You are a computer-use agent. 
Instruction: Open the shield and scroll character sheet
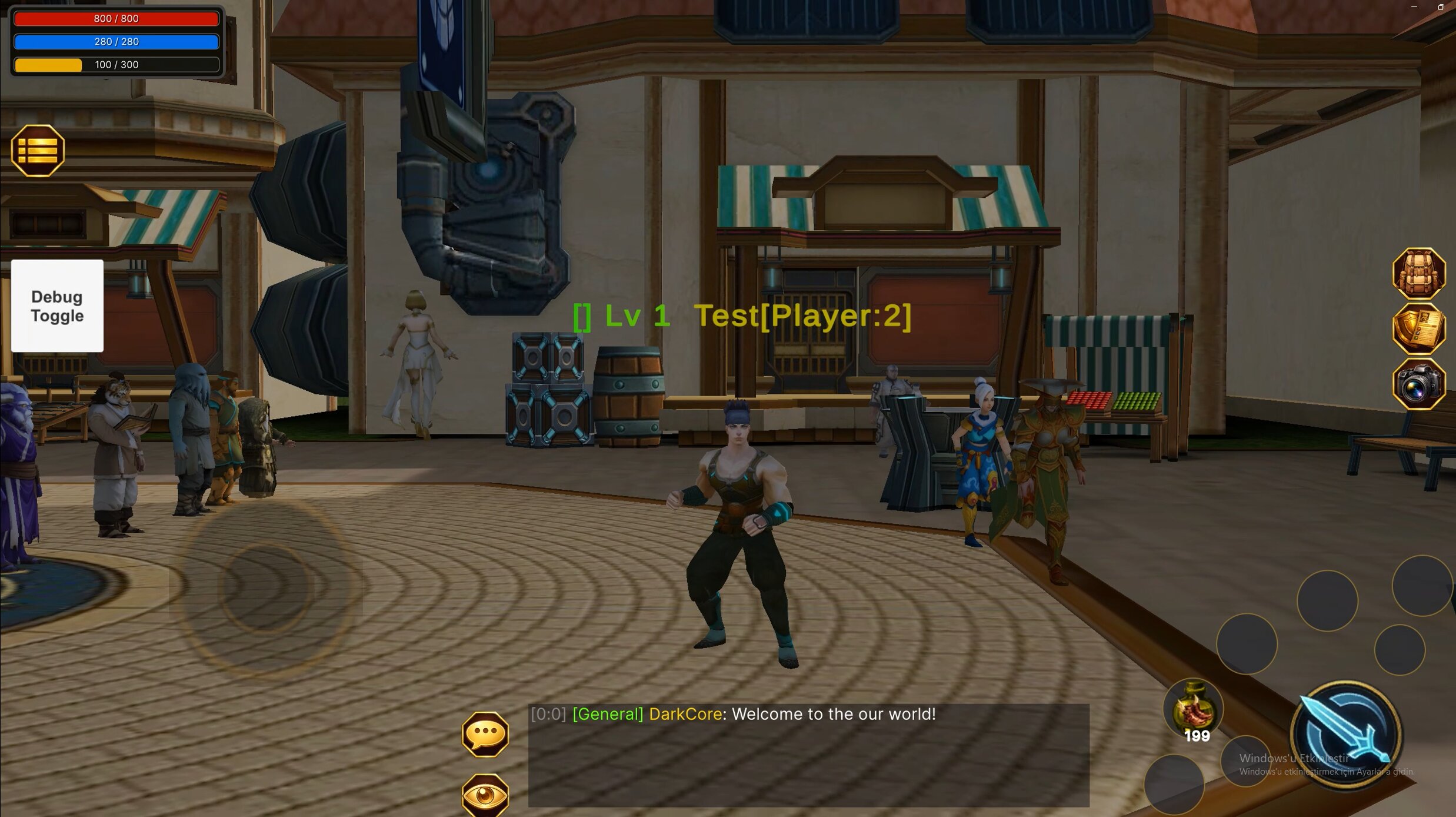tap(1418, 329)
